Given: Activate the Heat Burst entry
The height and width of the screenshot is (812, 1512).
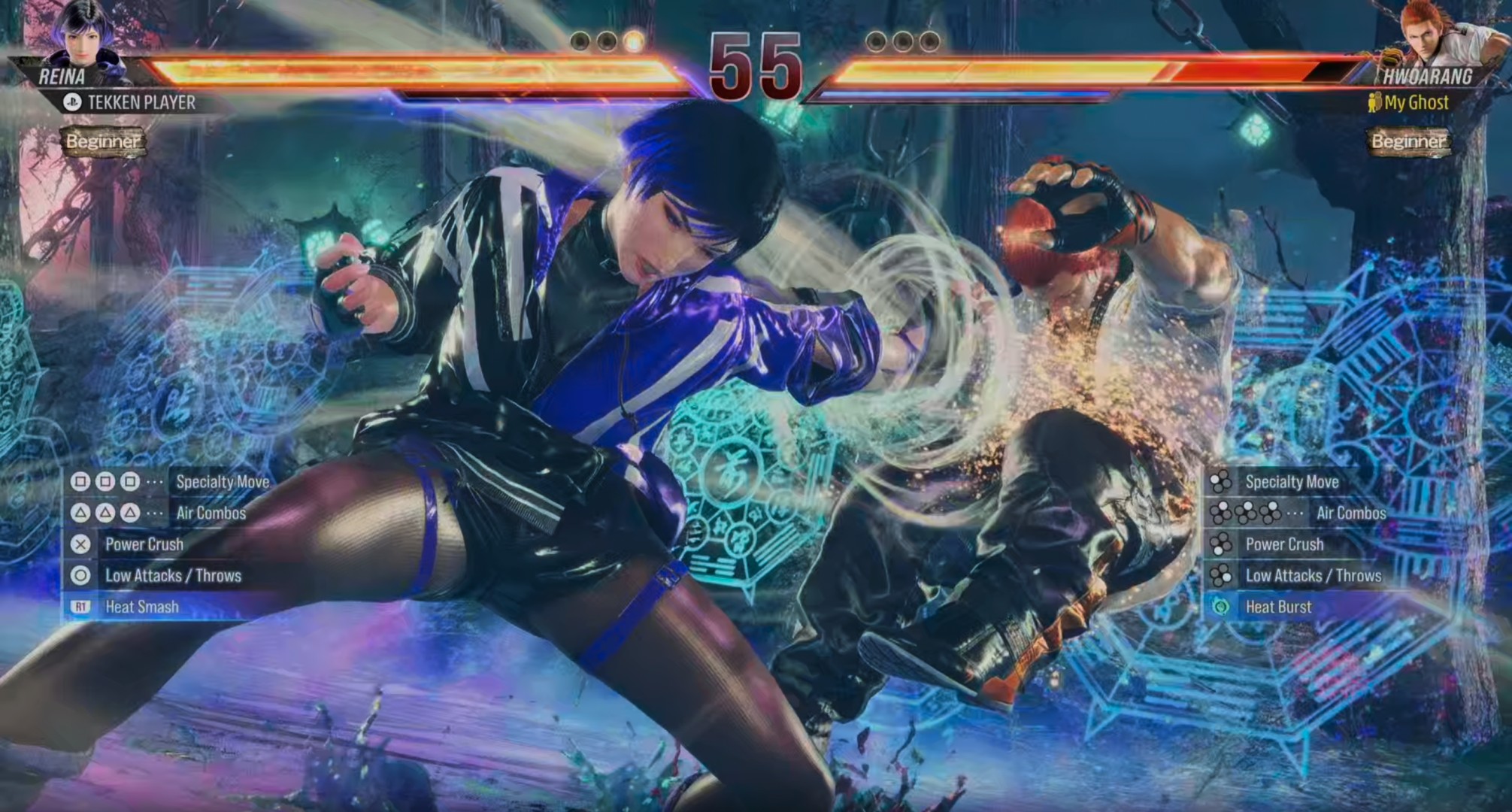Looking at the screenshot, I should tap(1278, 607).
